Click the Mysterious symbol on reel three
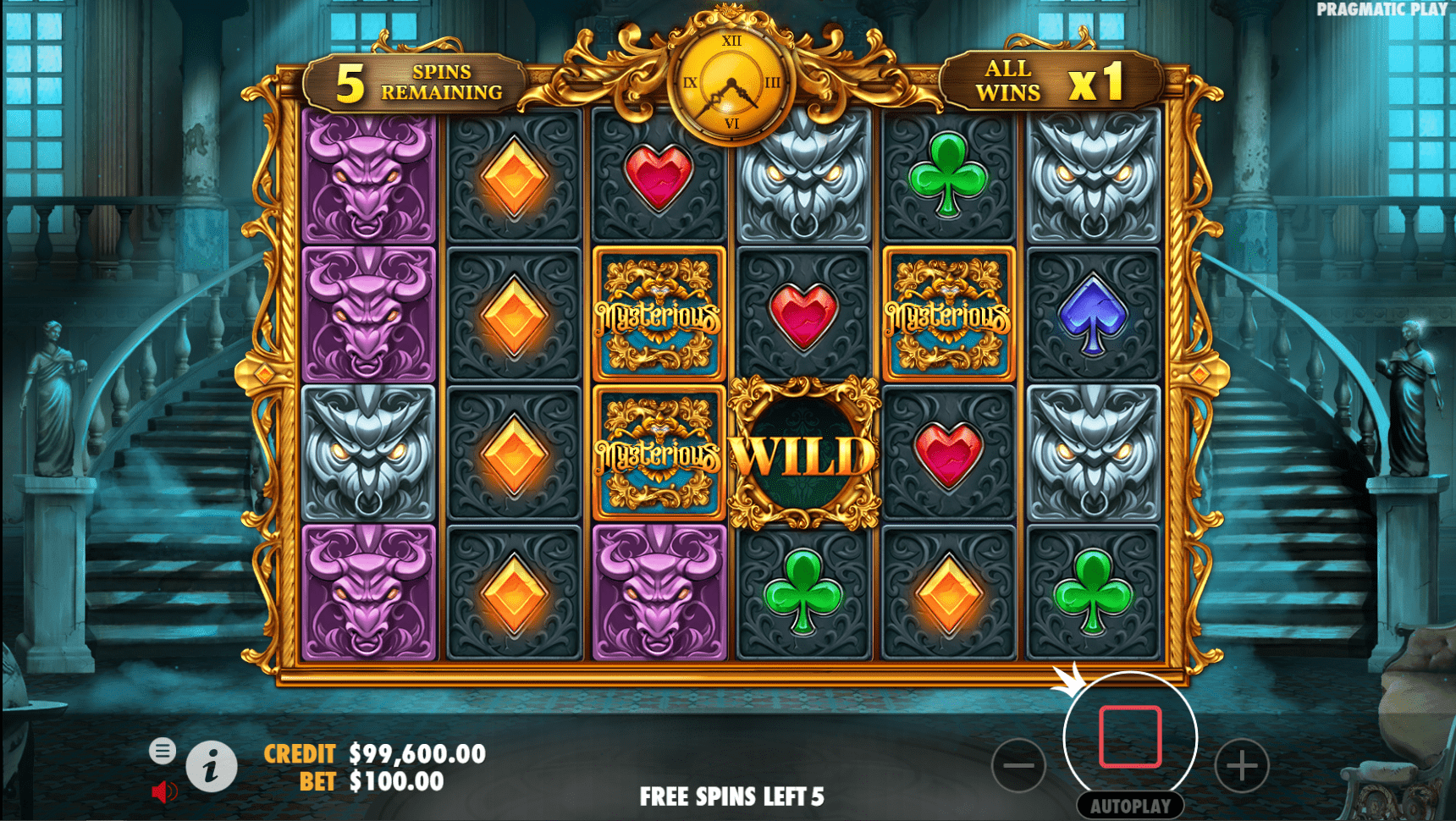Image resolution: width=1456 pixels, height=821 pixels. (x=659, y=317)
